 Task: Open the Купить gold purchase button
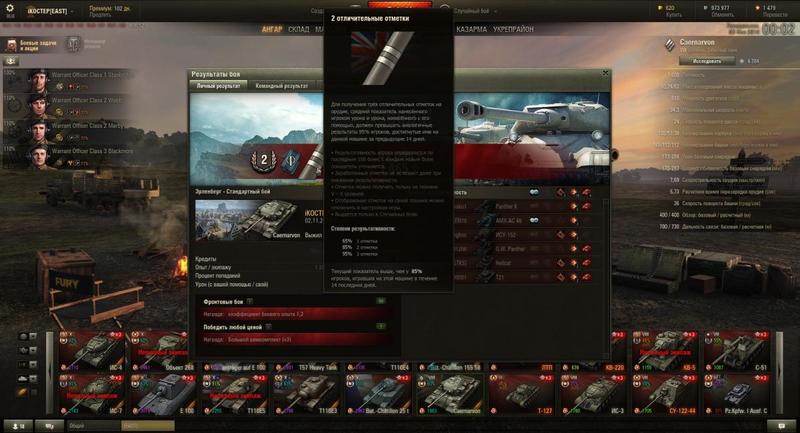(x=670, y=13)
